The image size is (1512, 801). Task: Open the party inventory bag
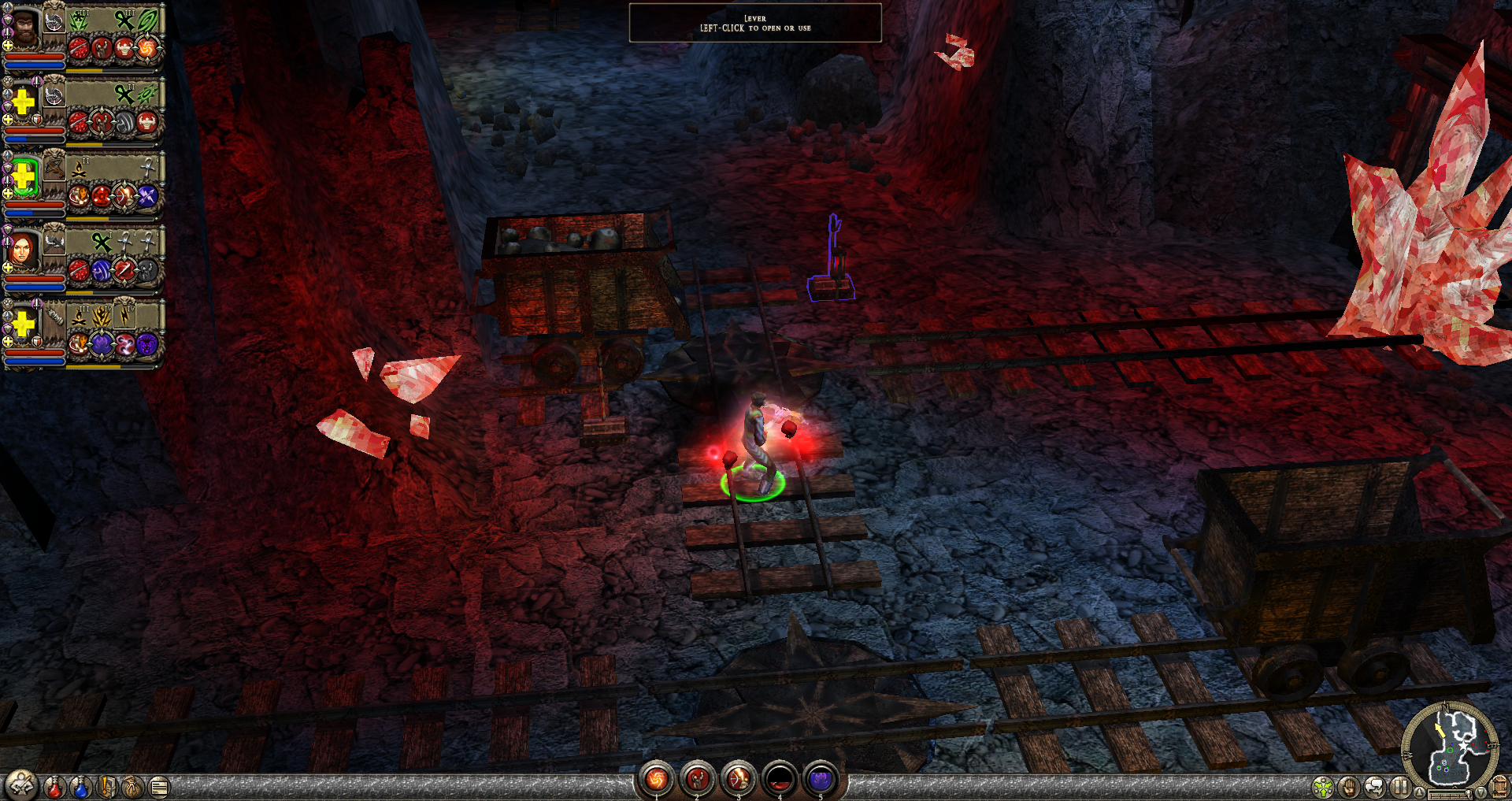click(x=133, y=787)
